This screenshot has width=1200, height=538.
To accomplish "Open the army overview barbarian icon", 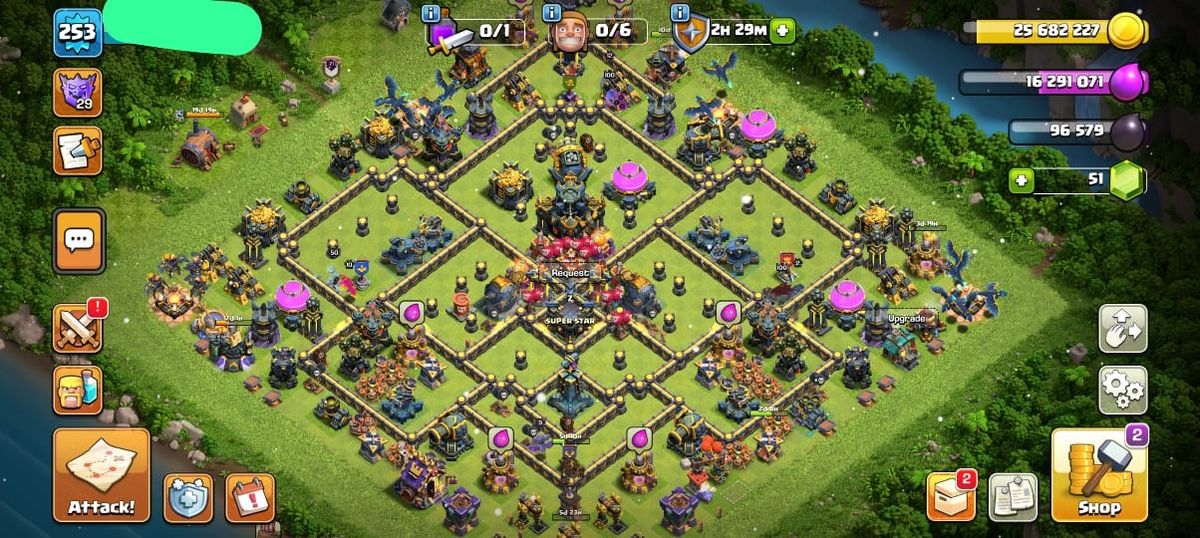I will [78, 389].
